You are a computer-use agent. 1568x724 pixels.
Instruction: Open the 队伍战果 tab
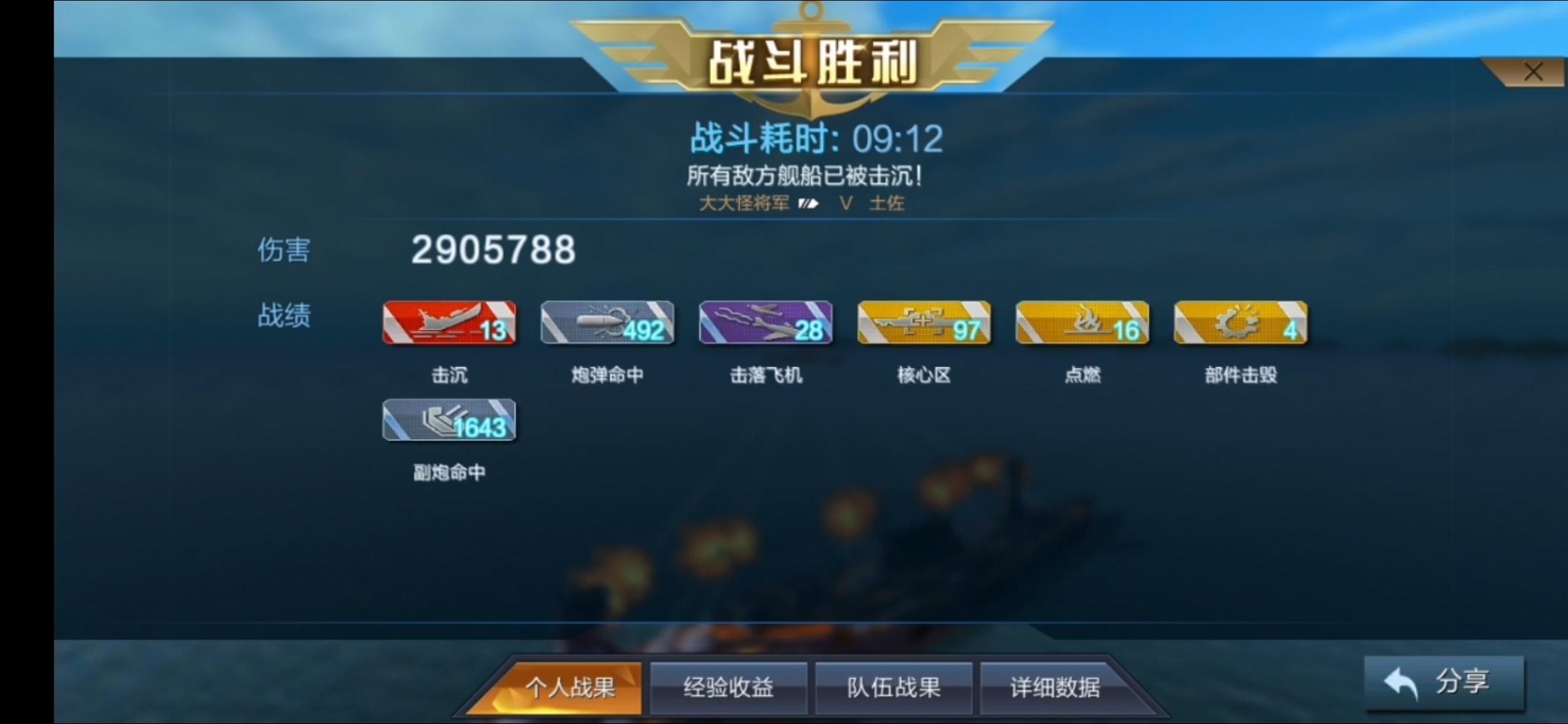coord(893,687)
